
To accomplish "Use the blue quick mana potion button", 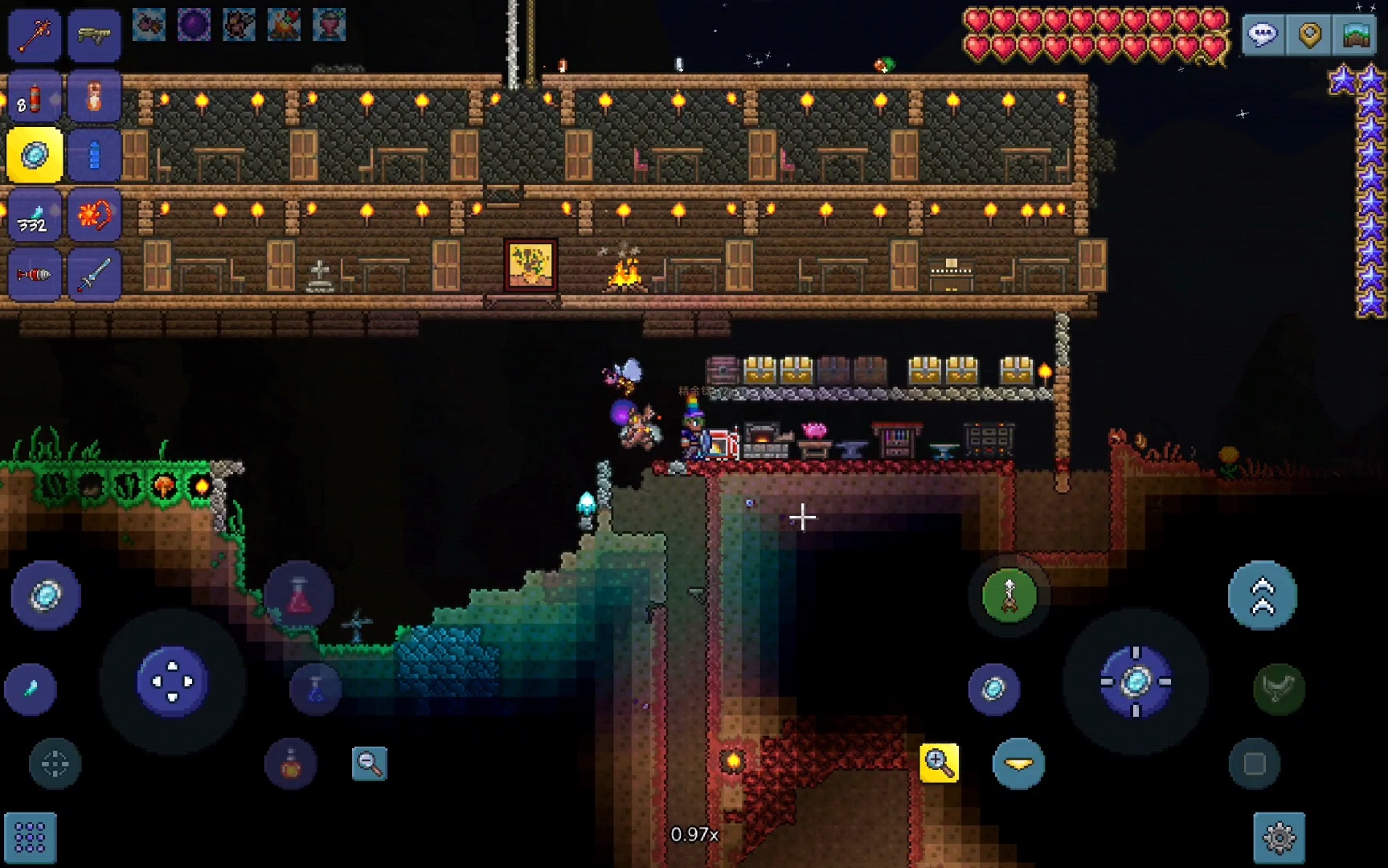I will [x=315, y=688].
